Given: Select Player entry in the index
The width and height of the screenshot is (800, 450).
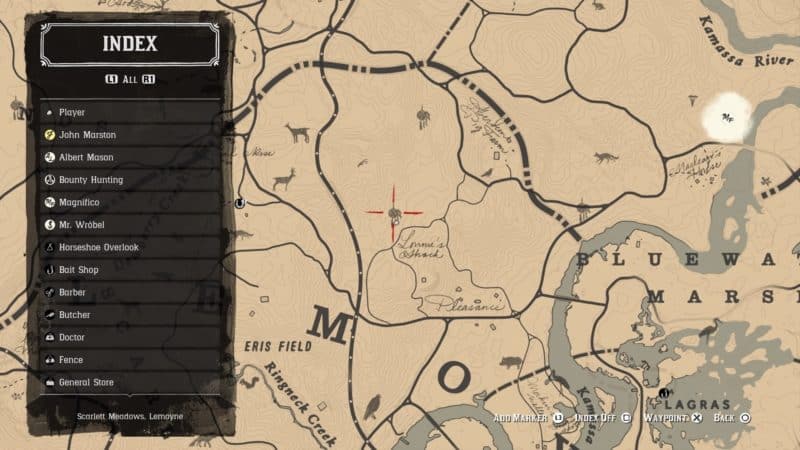Looking at the screenshot, I should click(130, 112).
